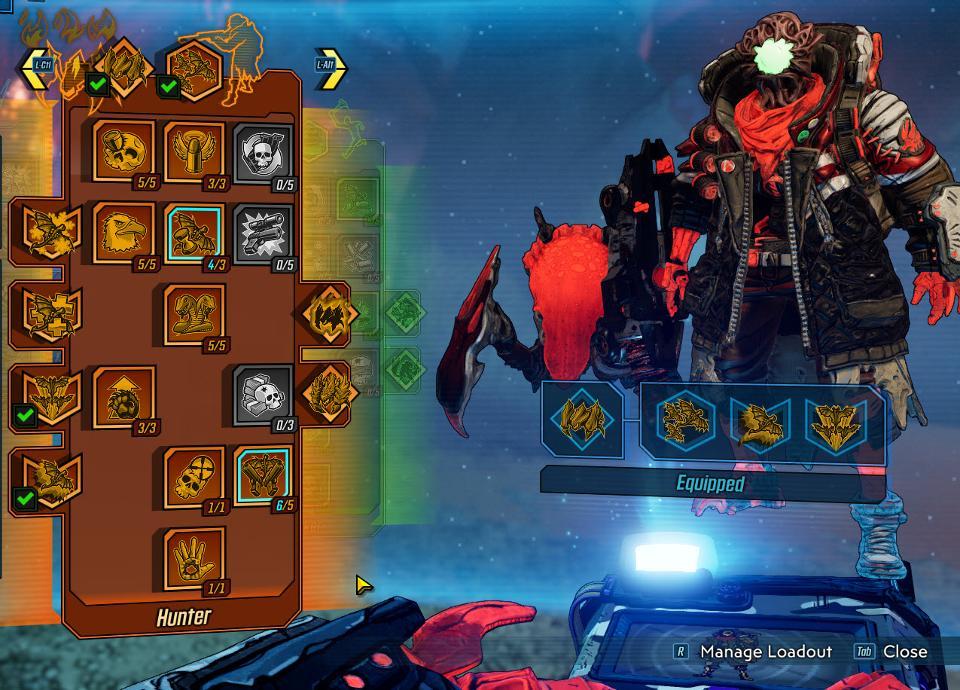This screenshot has height=690, width=960.
Task: Choose the crosshair skull skill at 1/1
Action: pos(194,476)
